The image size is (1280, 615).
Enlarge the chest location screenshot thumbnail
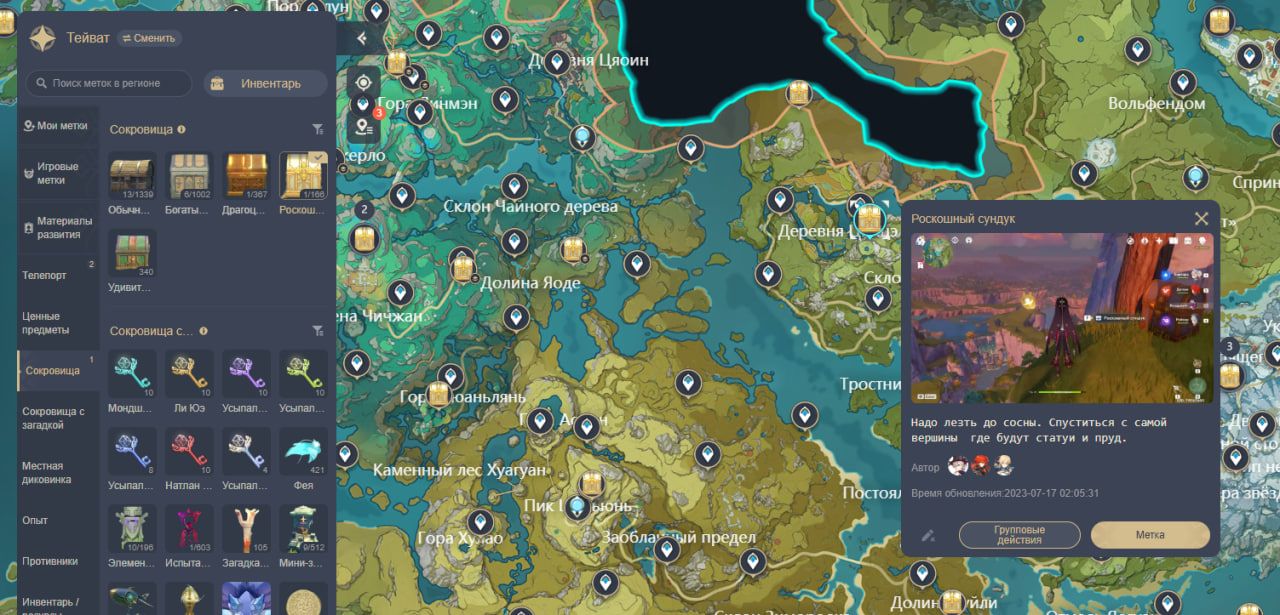pyautogui.click(x=1061, y=318)
